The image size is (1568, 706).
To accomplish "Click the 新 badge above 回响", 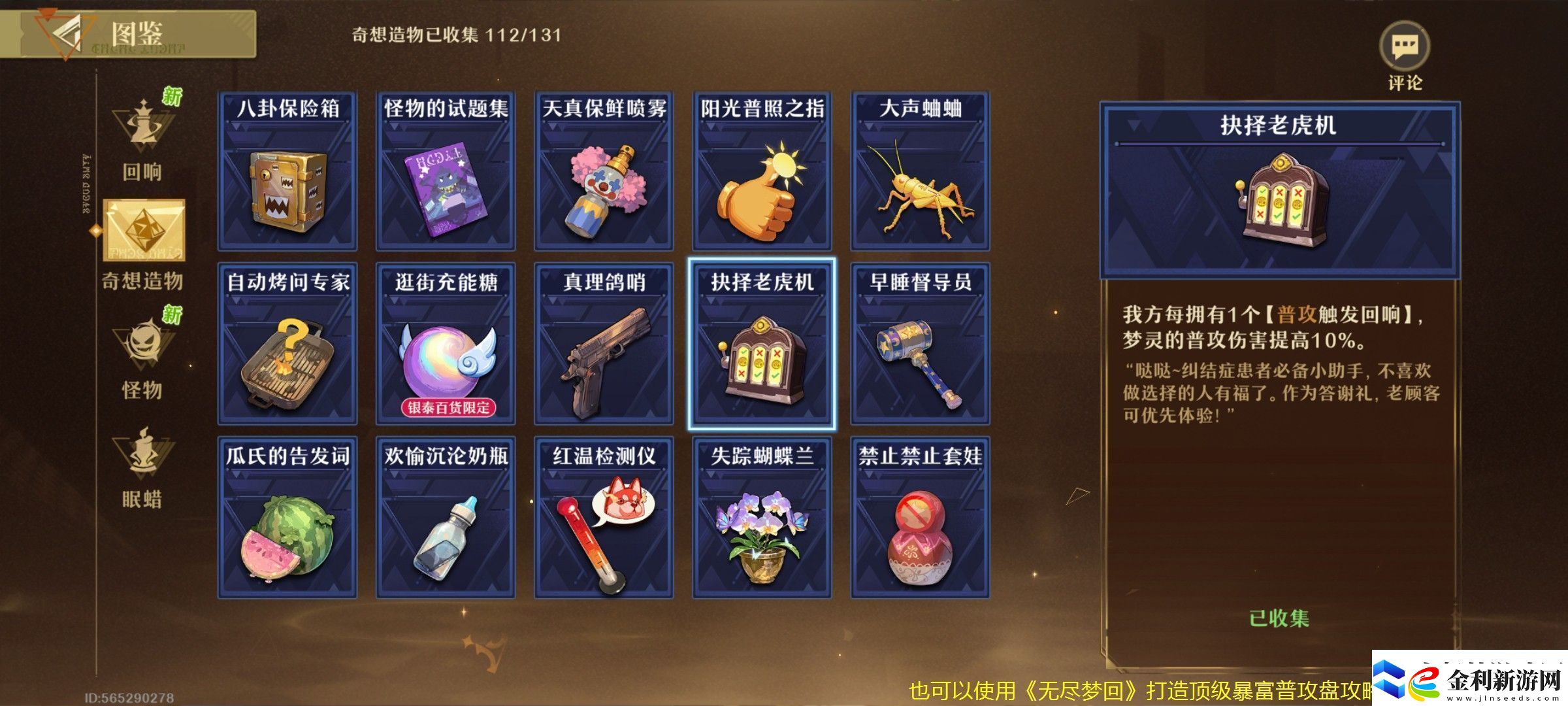I will [171, 93].
